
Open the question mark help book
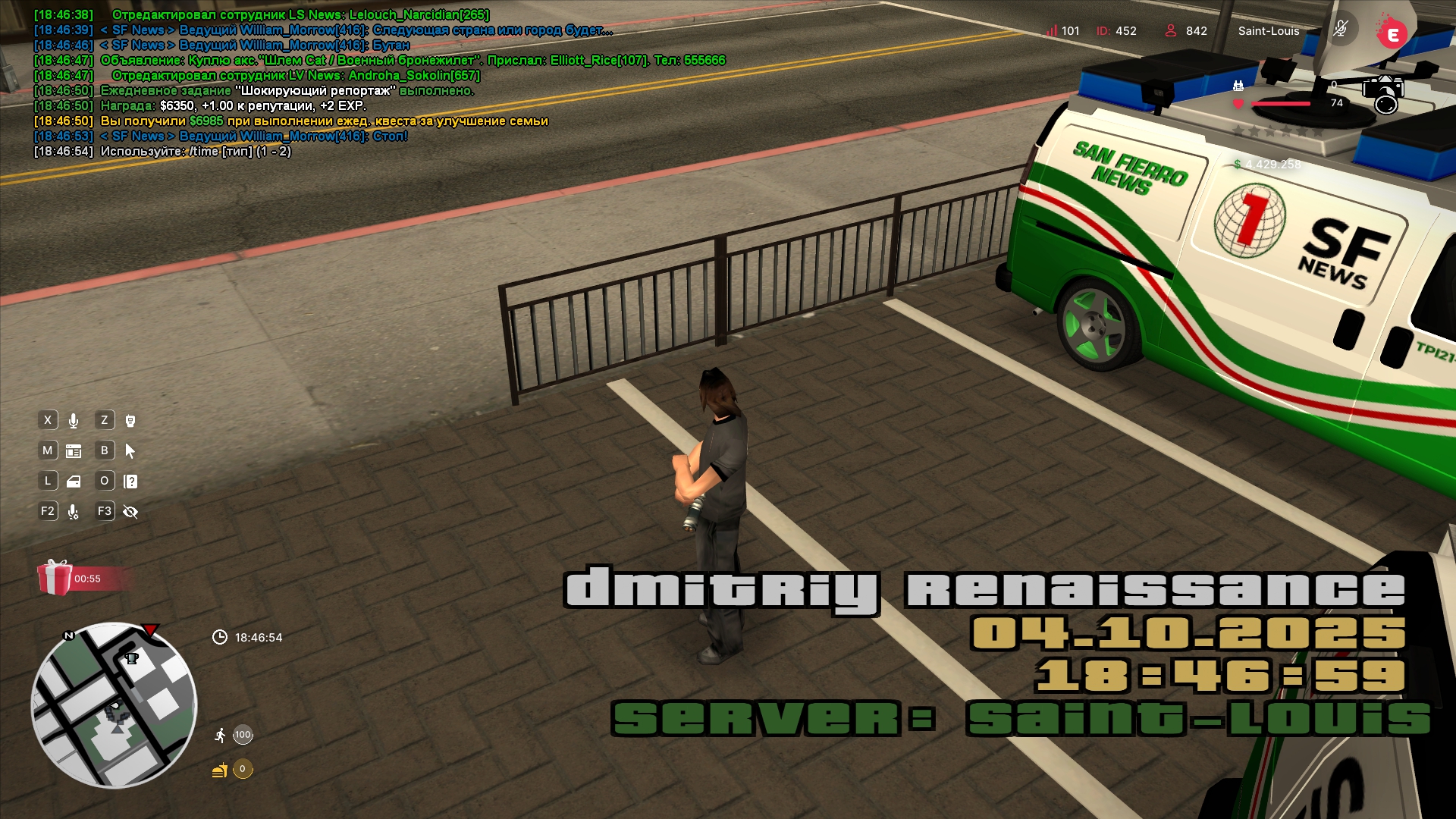(130, 482)
